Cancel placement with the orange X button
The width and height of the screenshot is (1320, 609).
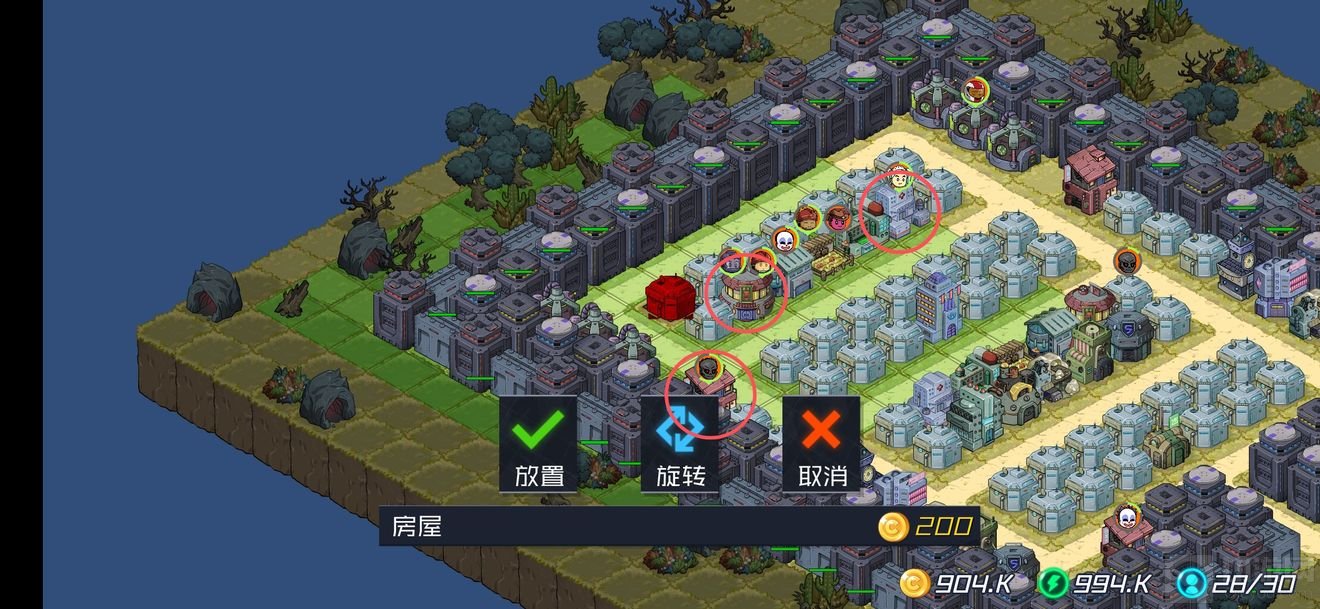point(821,443)
